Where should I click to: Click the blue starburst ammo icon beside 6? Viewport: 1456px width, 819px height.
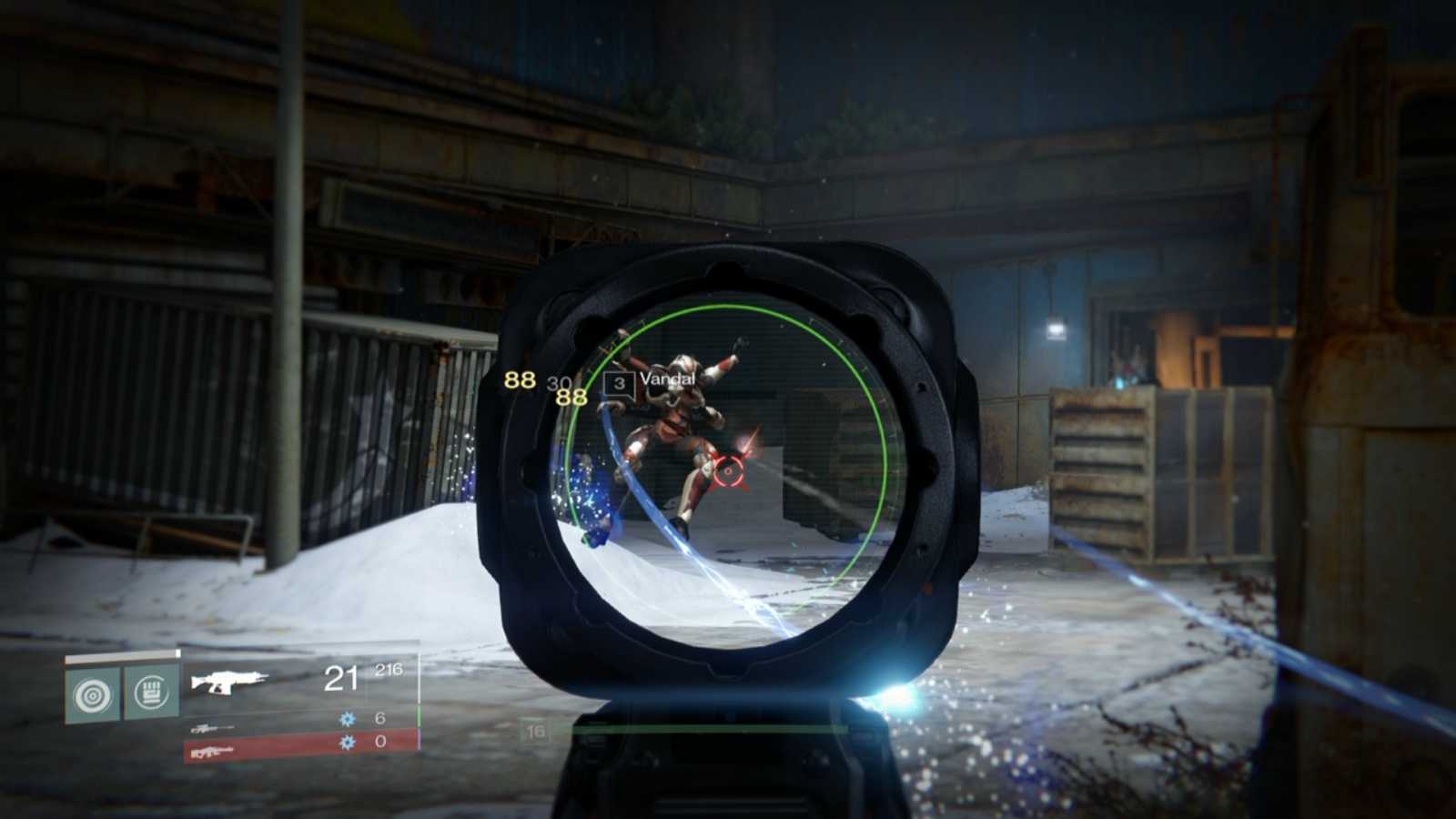point(347,718)
